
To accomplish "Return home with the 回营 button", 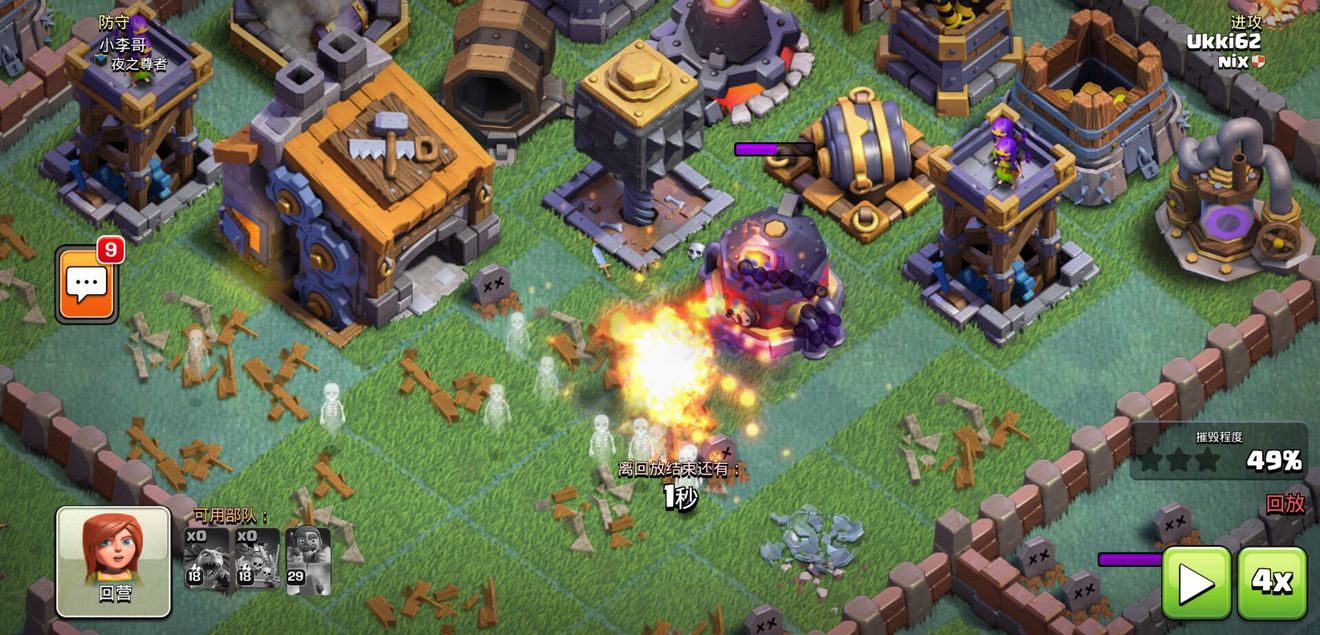I will click(113, 561).
